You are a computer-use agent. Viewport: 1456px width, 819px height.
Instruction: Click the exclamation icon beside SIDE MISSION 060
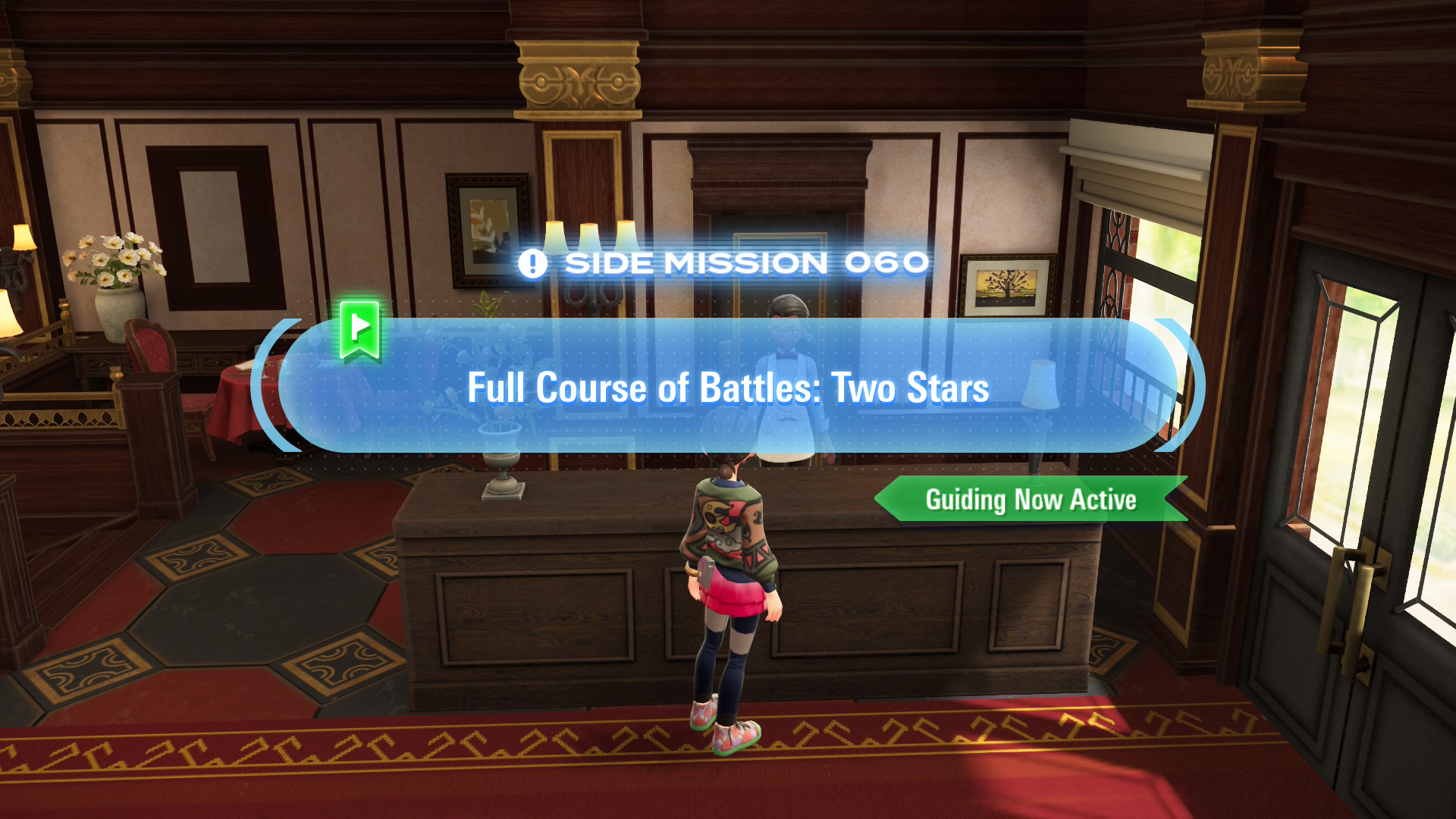click(533, 263)
